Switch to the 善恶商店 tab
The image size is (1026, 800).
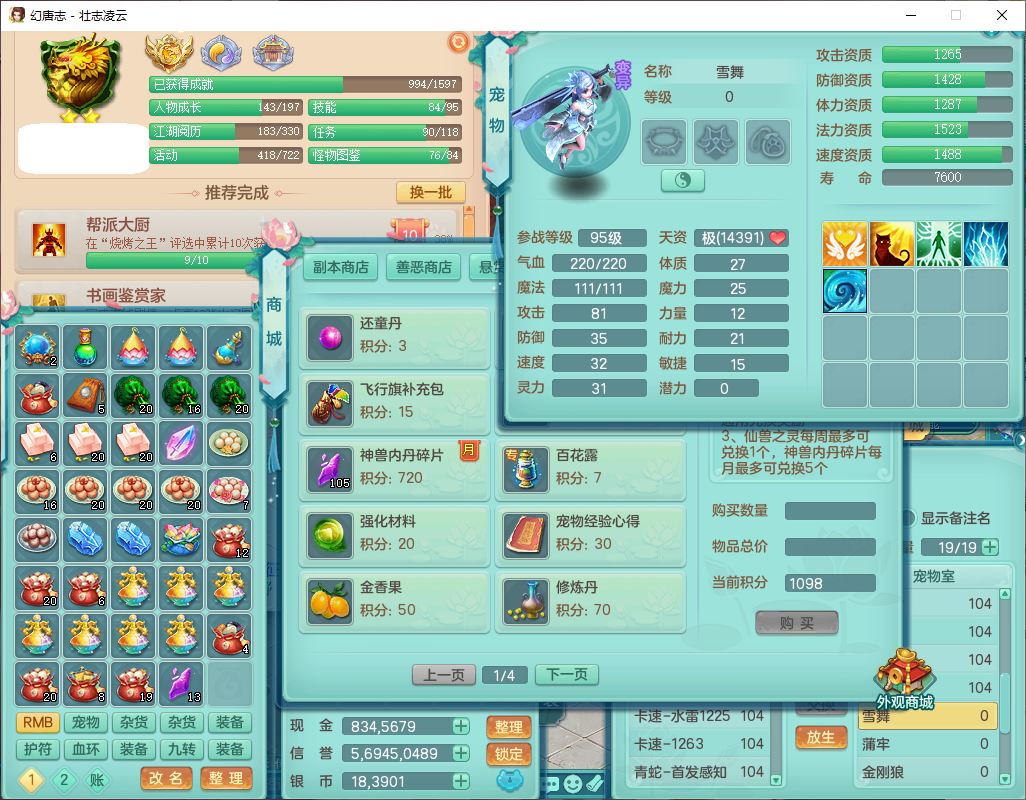click(423, 267)
